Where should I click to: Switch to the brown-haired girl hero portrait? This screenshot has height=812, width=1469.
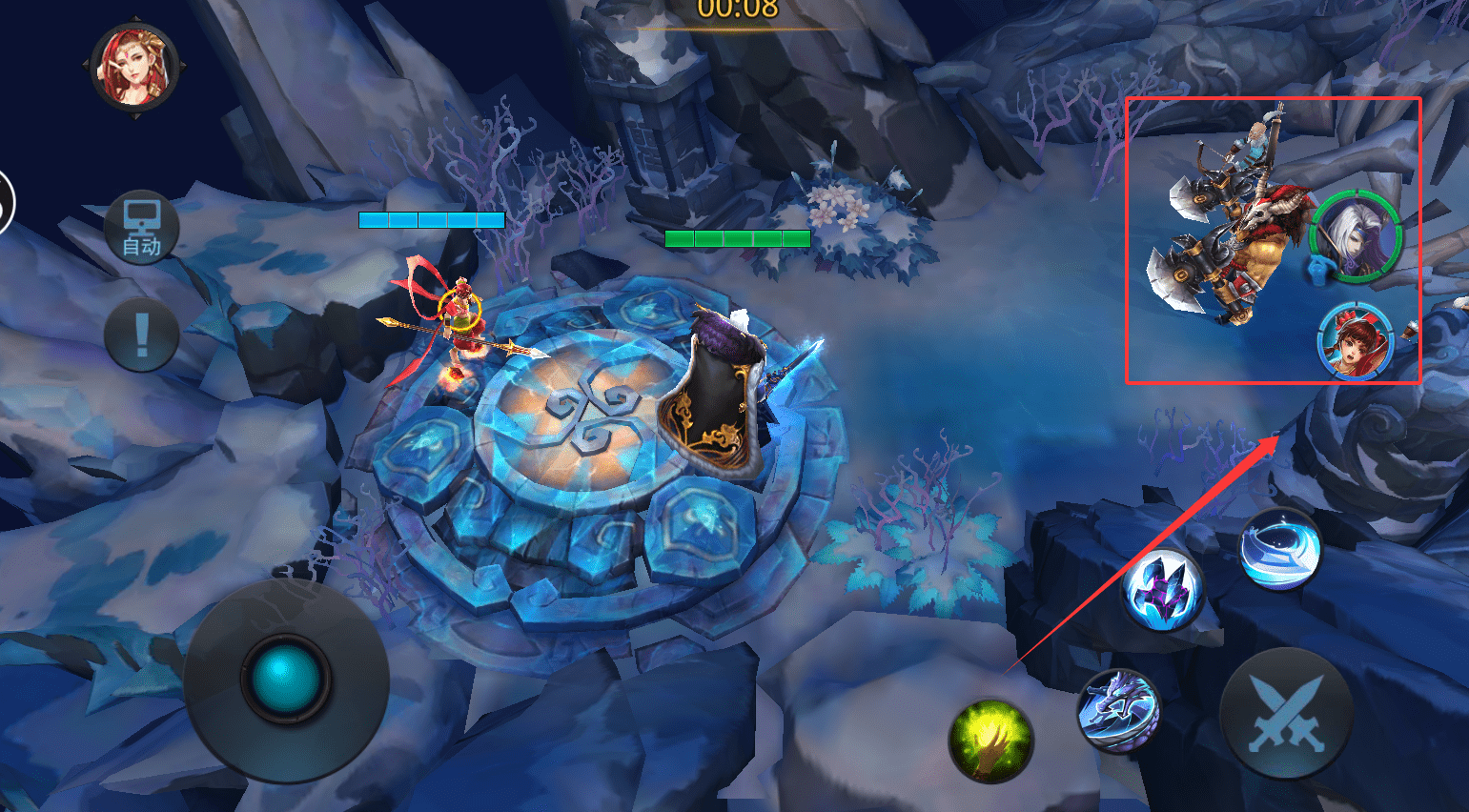[1356, 340]
